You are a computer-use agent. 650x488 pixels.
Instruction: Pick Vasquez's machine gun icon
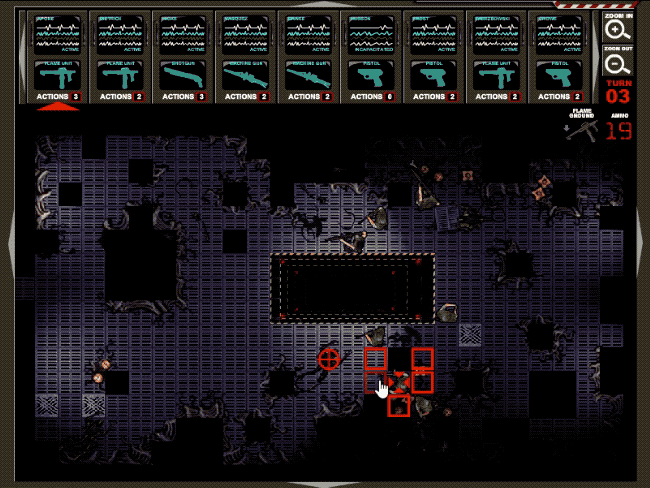point(245,75)
